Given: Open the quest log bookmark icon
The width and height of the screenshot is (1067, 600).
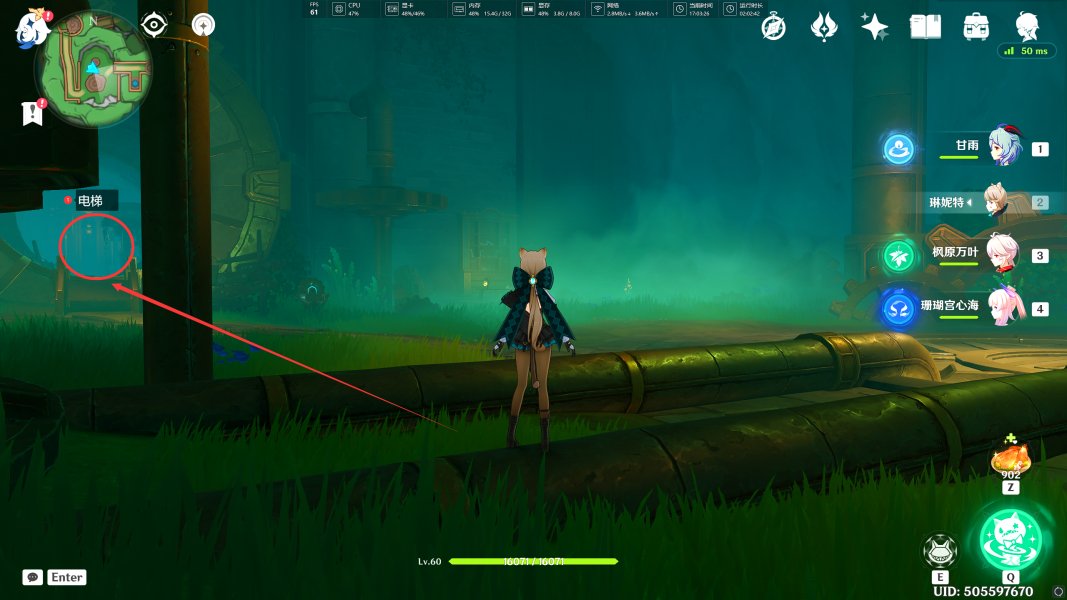Looking at the screenshot, I should click(33, 114).
